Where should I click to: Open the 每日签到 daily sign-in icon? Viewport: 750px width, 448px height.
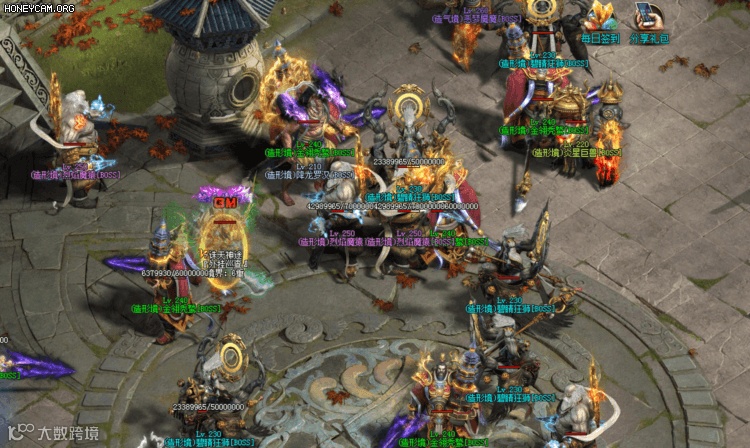click(600, 20)
